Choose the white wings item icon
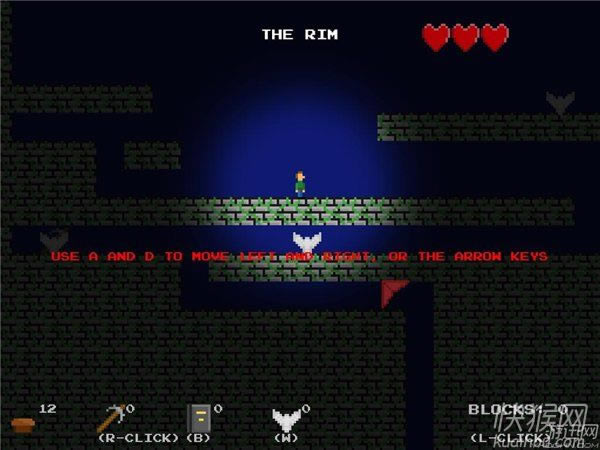This screenshot has width=600, height=450. click(286, 419)
